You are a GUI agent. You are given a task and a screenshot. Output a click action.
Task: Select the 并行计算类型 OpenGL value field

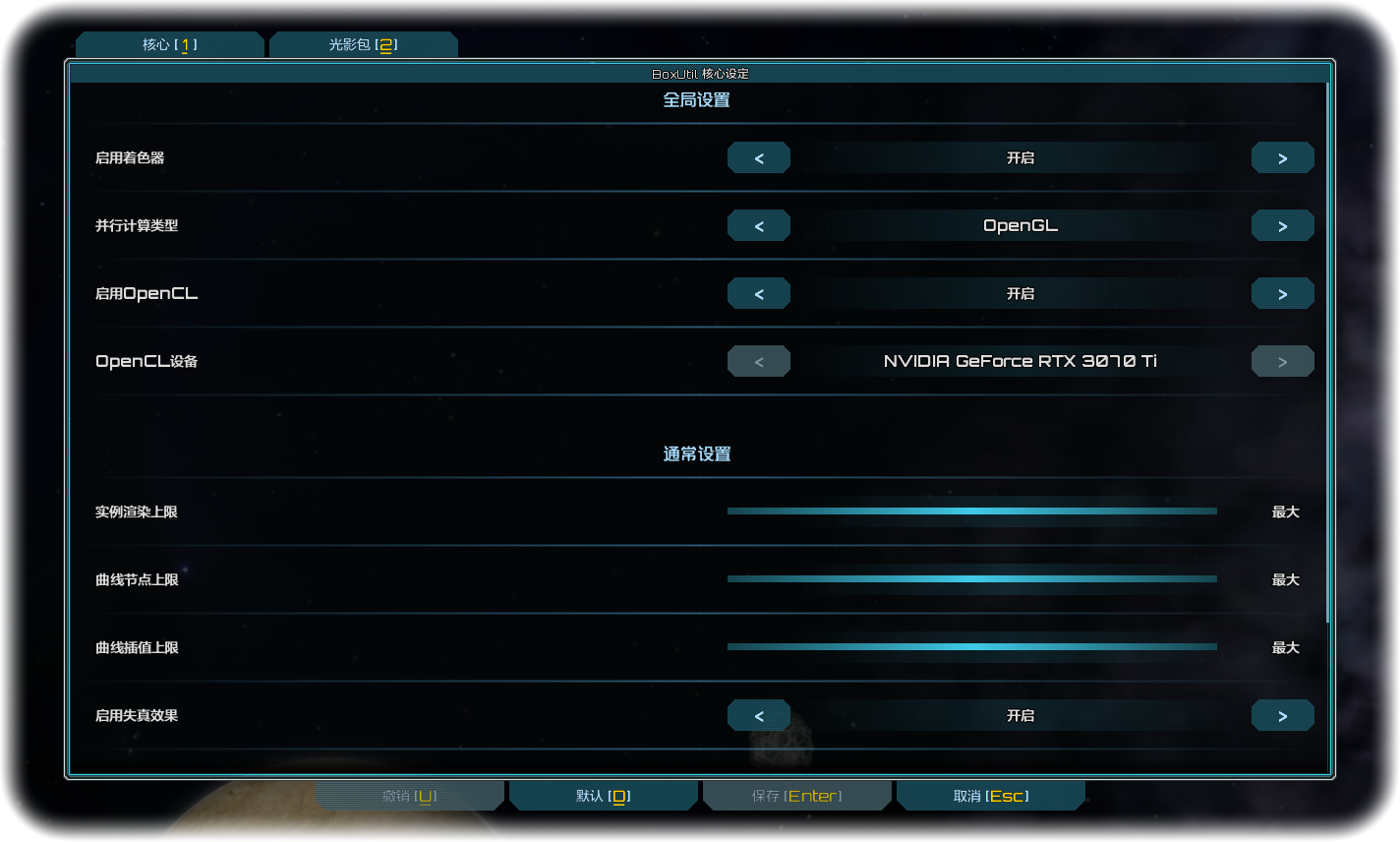1021,225
